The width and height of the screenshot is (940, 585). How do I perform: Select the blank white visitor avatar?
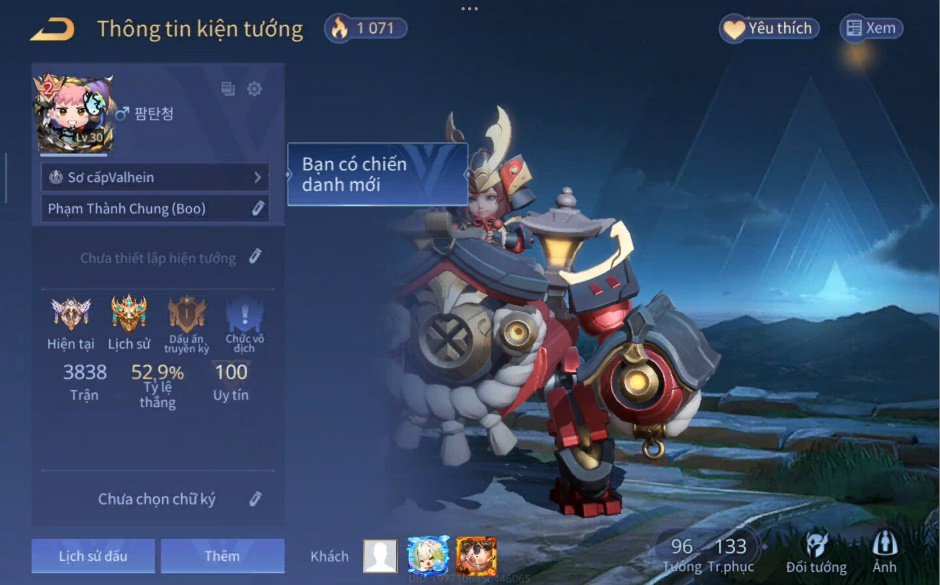[380, 555]
